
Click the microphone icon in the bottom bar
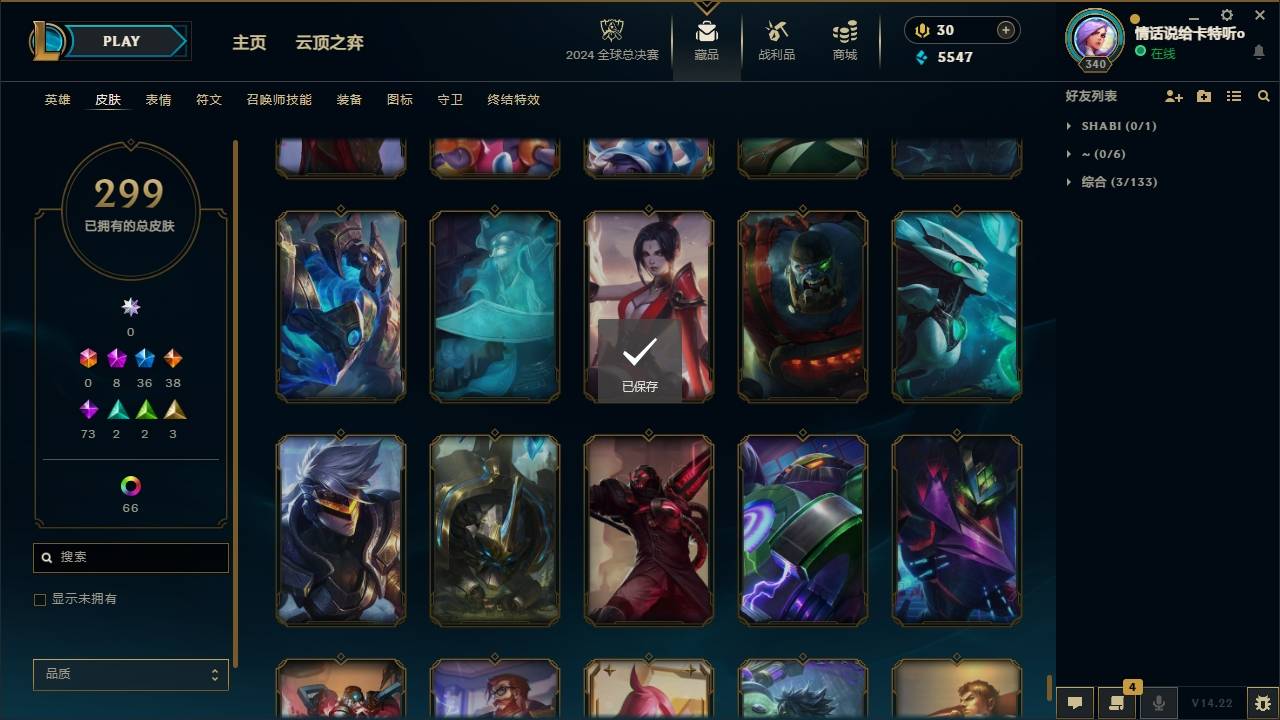(x=1158, y=702)
